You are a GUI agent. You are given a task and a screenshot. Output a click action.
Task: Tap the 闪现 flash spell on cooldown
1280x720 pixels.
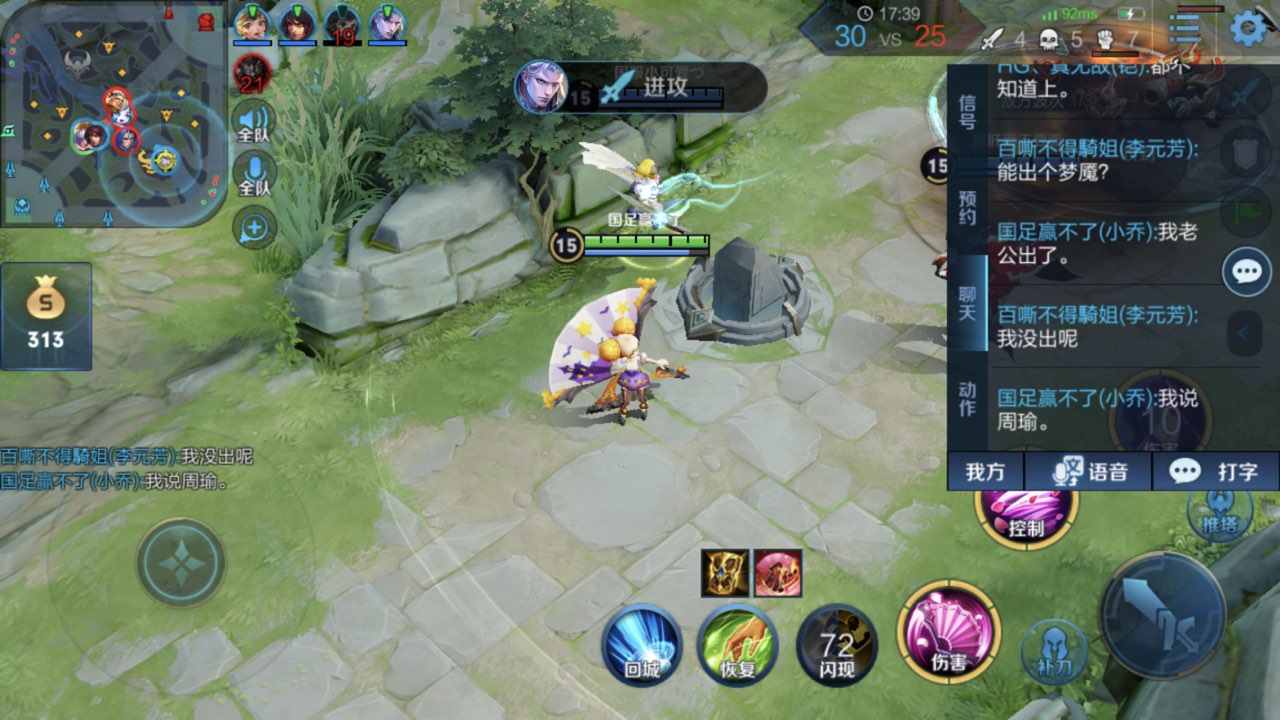point(836,645)
